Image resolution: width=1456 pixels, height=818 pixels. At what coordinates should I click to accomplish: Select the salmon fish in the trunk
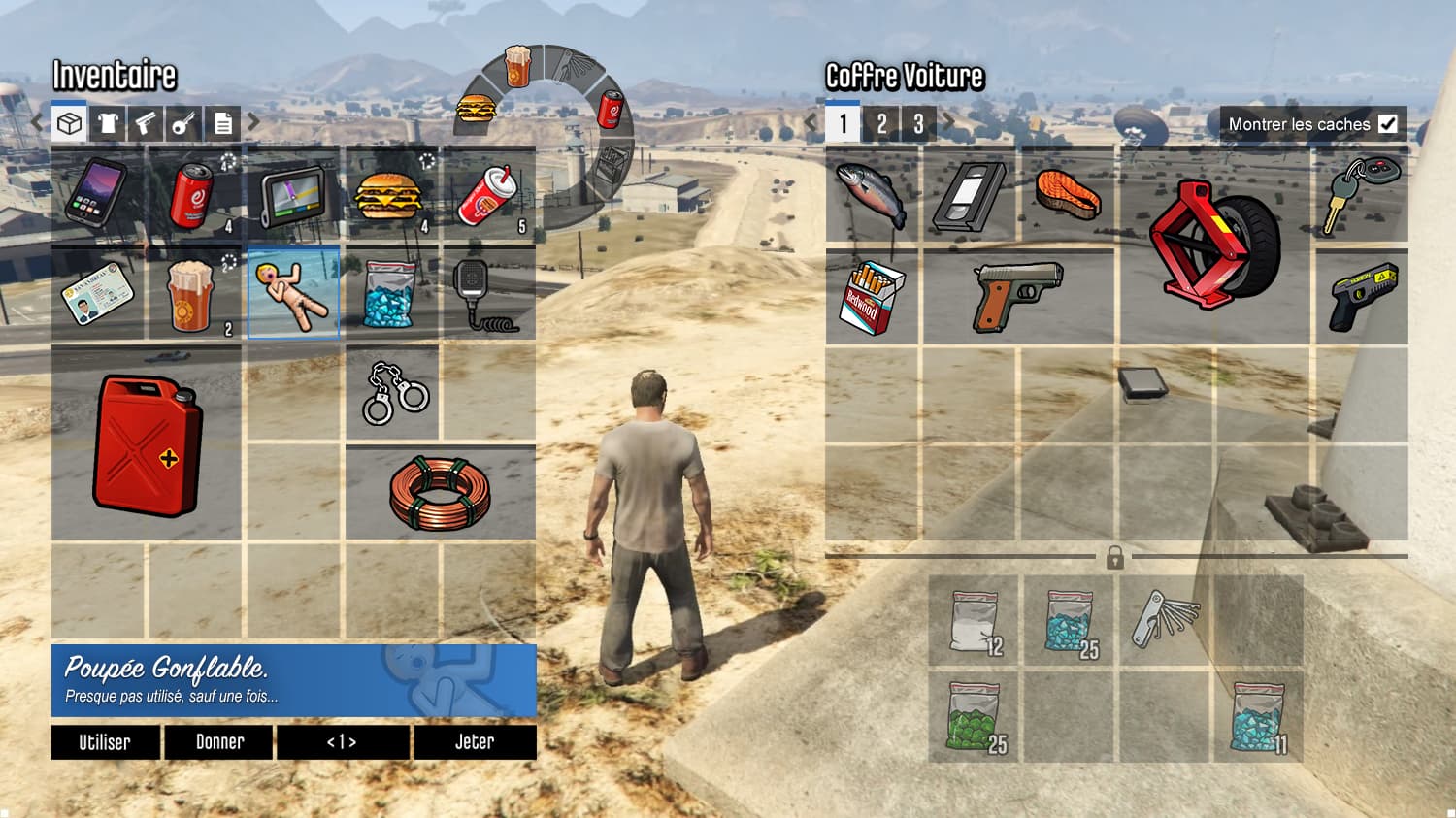1069,197
